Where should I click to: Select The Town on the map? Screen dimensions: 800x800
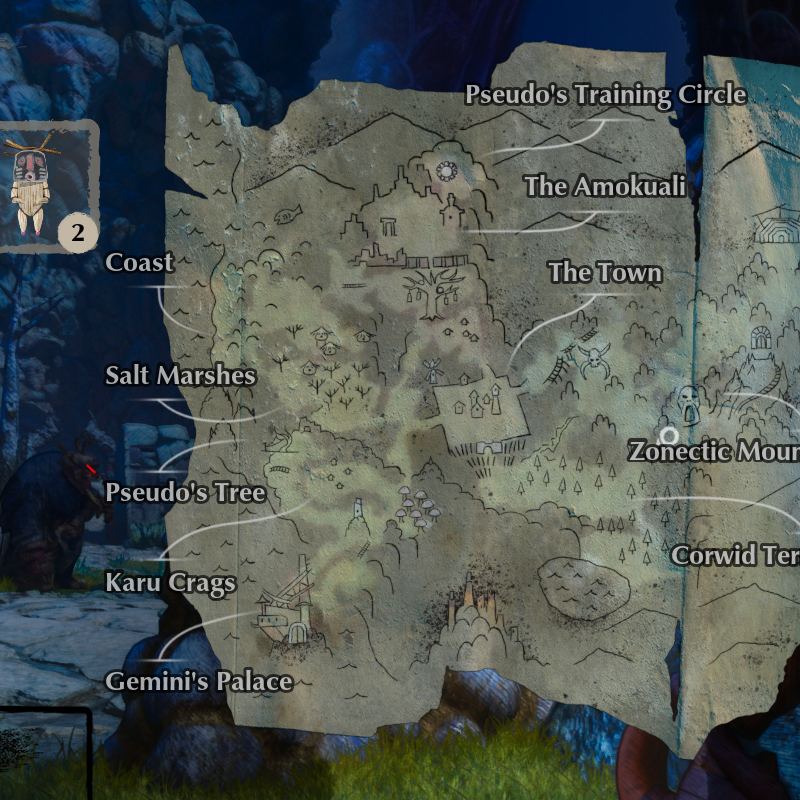(605, 272)
